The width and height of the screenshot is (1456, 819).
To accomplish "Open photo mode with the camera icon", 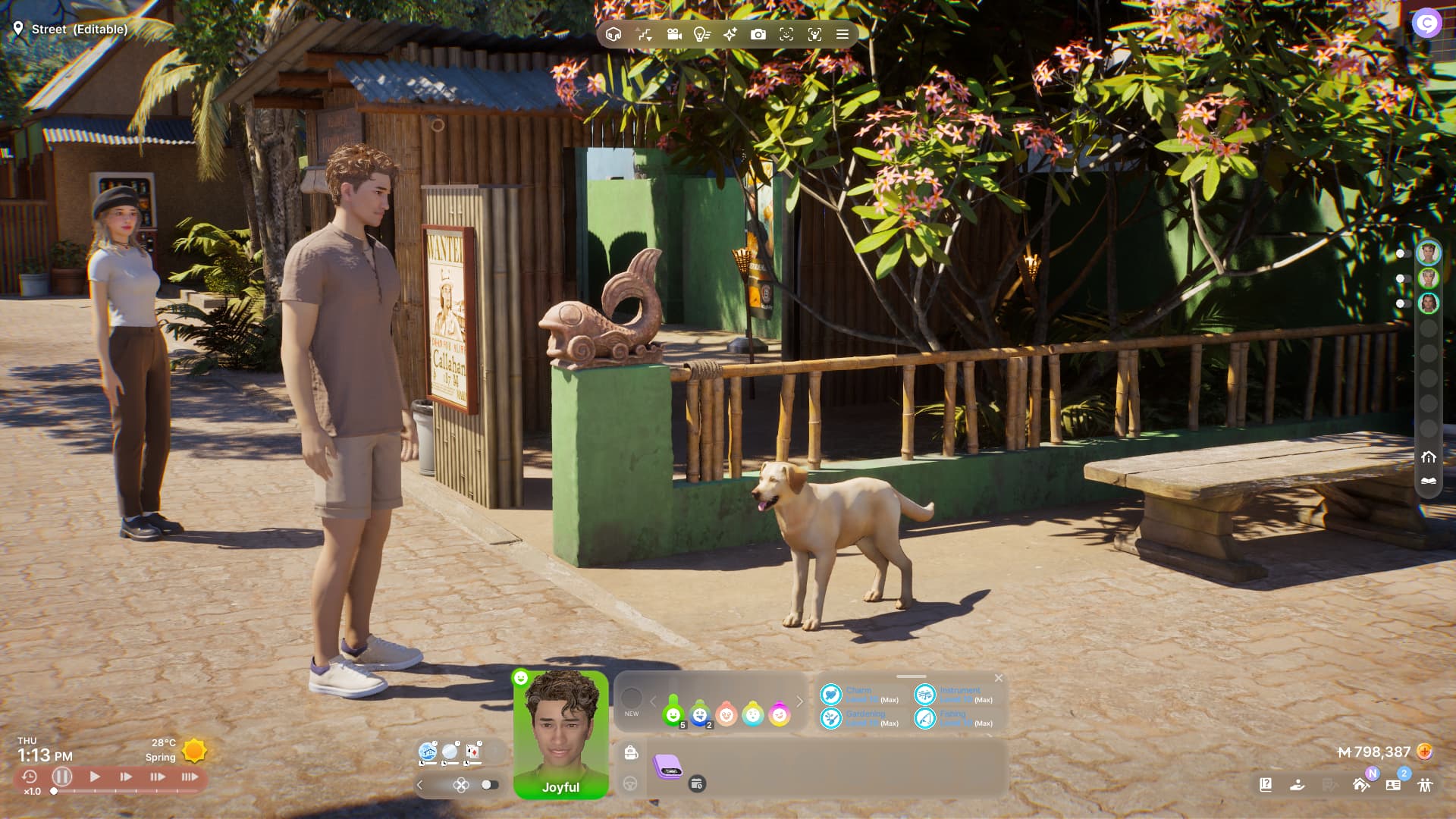I will 758,34.
